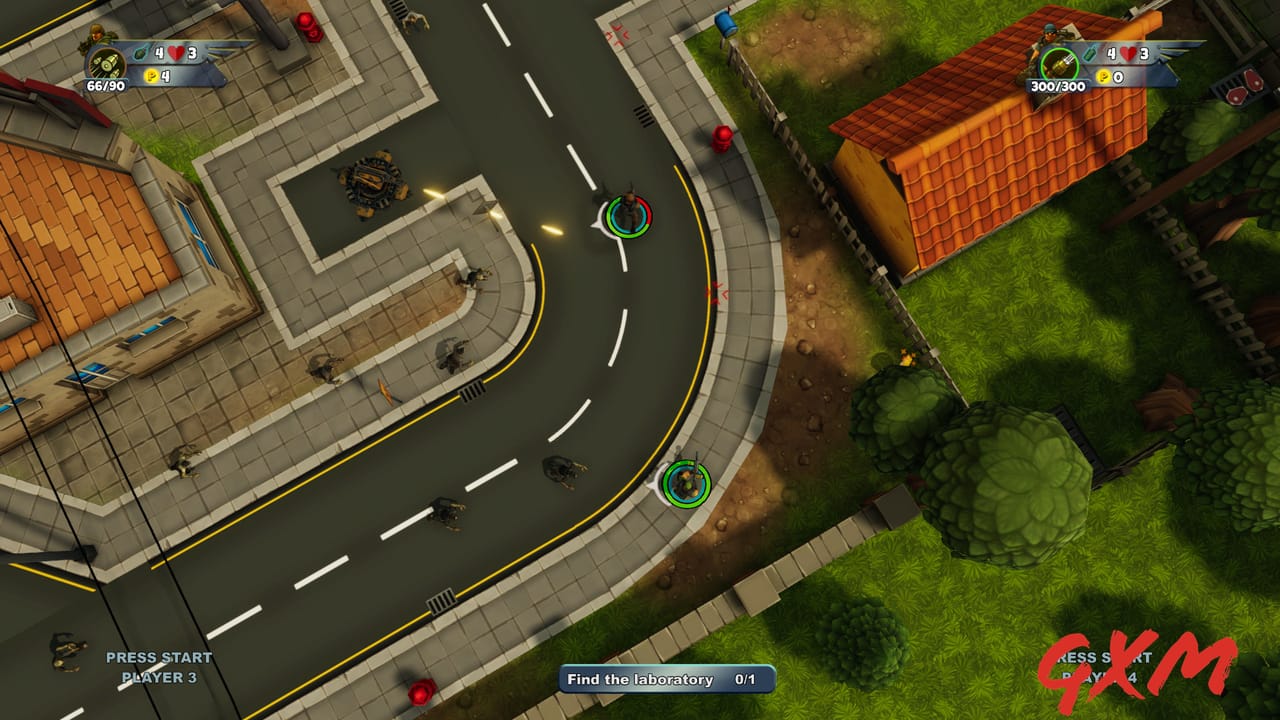This screenshot has width=1280, height=720.
Task: Click Player 2's coin icon showing zero
Action: point(1103,76)
